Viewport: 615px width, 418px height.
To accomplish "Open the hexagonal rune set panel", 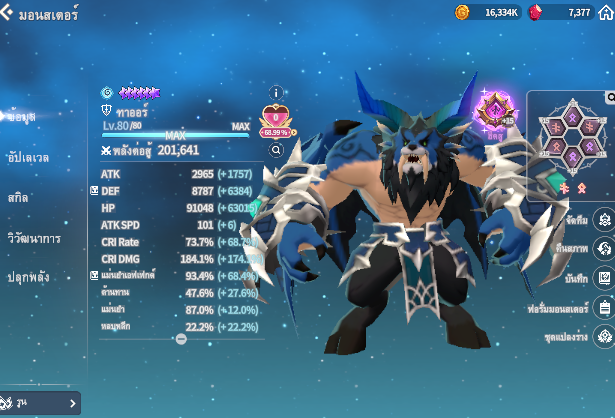I will (x=567, y=138).
